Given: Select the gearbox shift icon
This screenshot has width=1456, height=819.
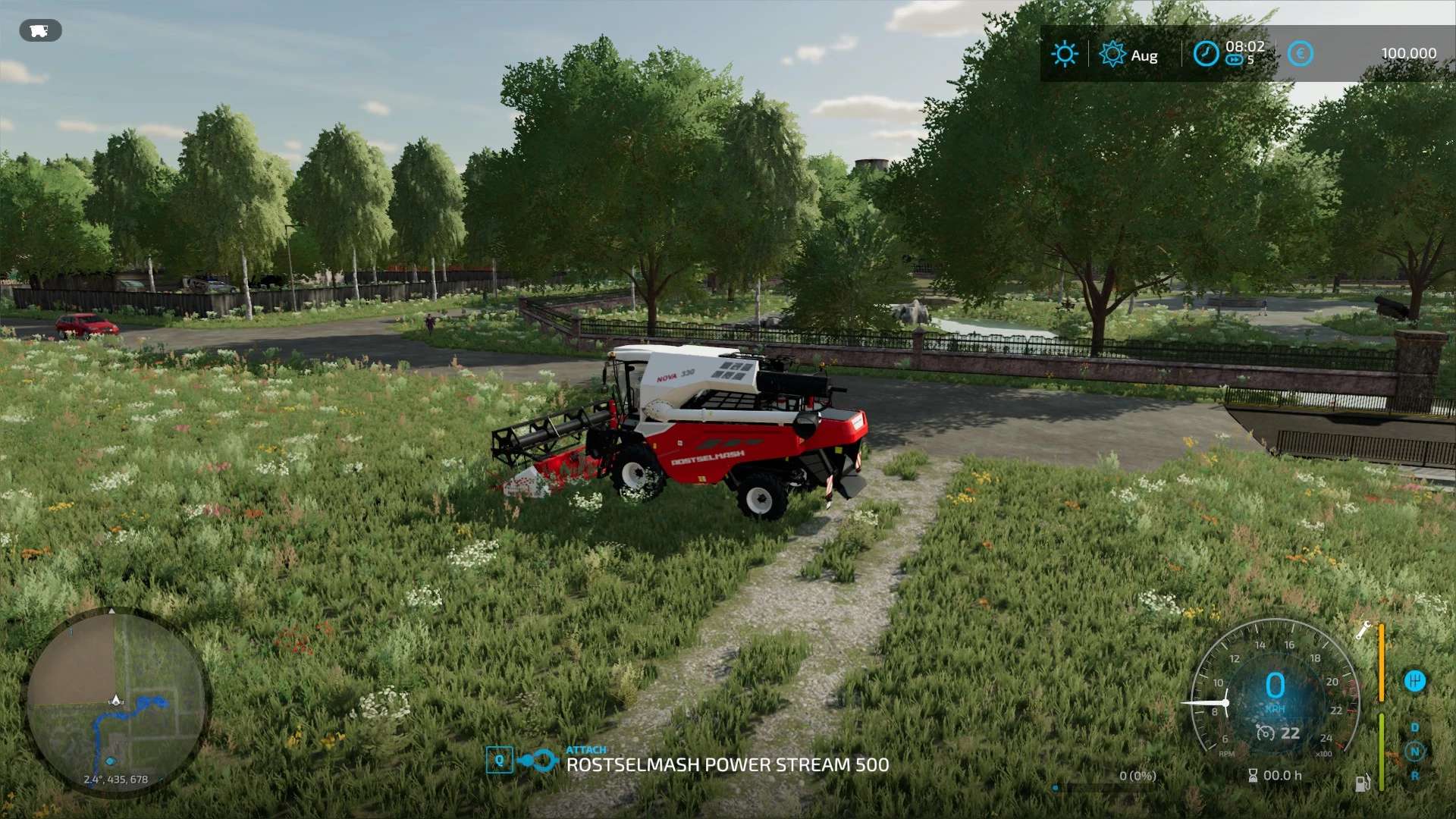Looking at the screenshot, I should tap(1414, 681).
